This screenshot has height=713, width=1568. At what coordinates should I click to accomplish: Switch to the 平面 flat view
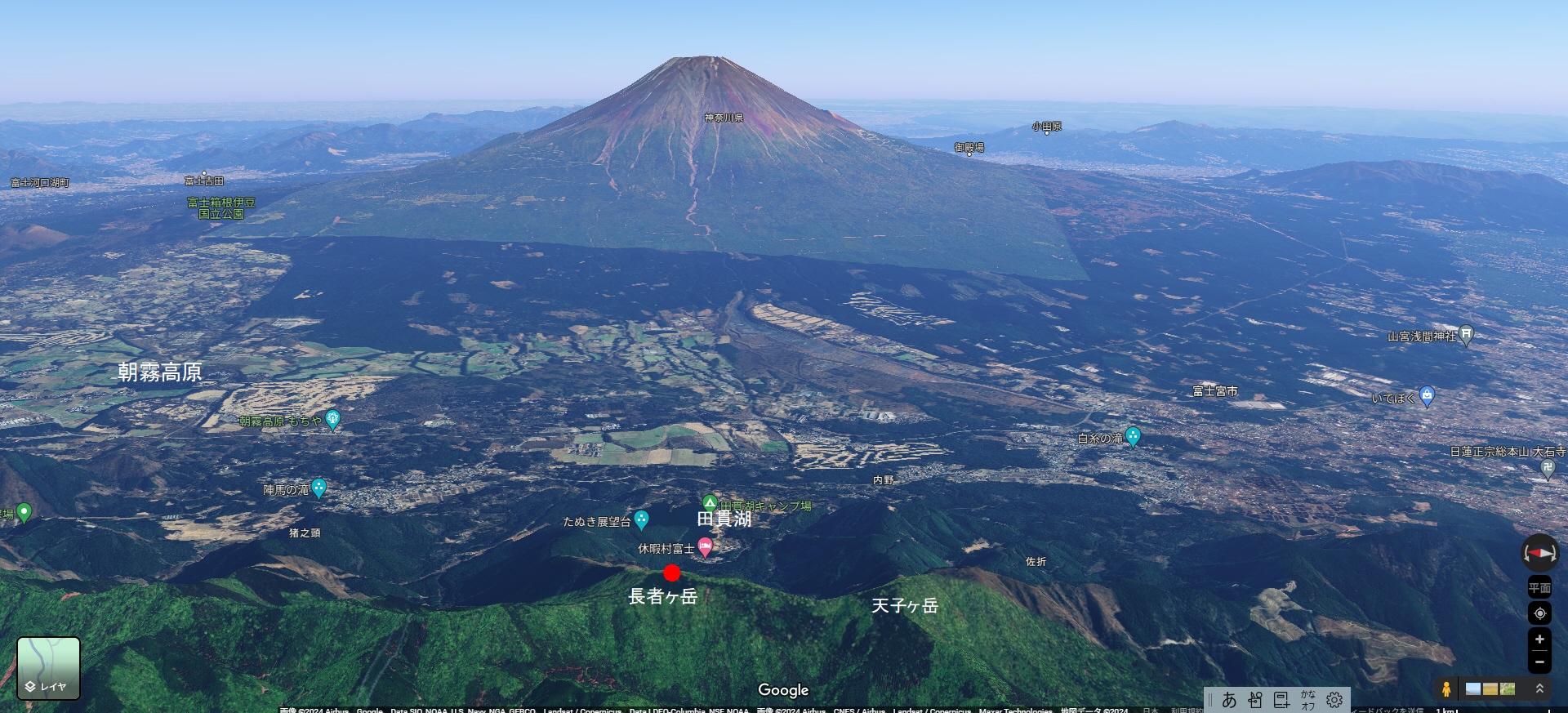(x=1539, y=588)
